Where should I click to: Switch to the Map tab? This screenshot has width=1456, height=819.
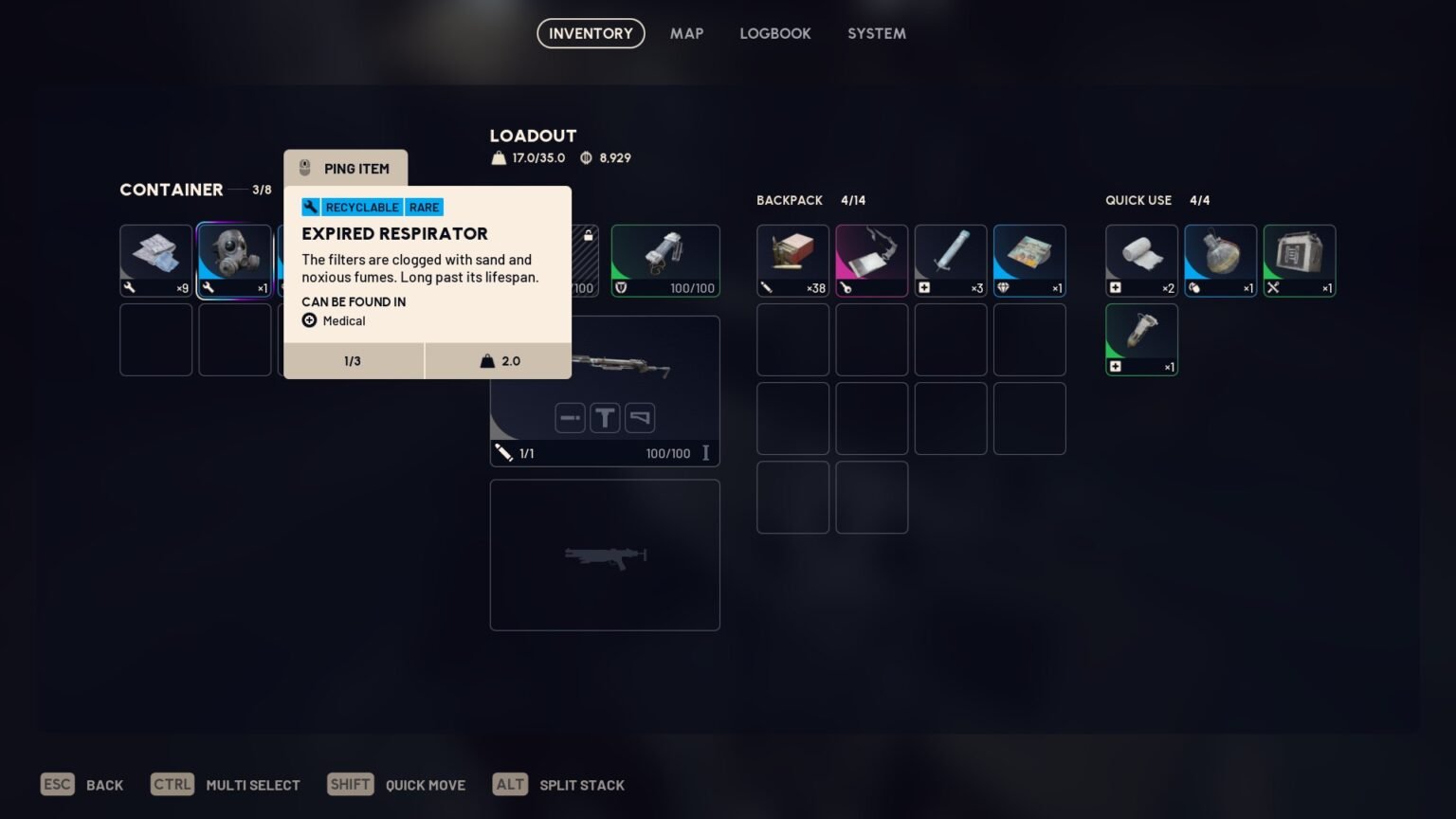pos(685,33)
